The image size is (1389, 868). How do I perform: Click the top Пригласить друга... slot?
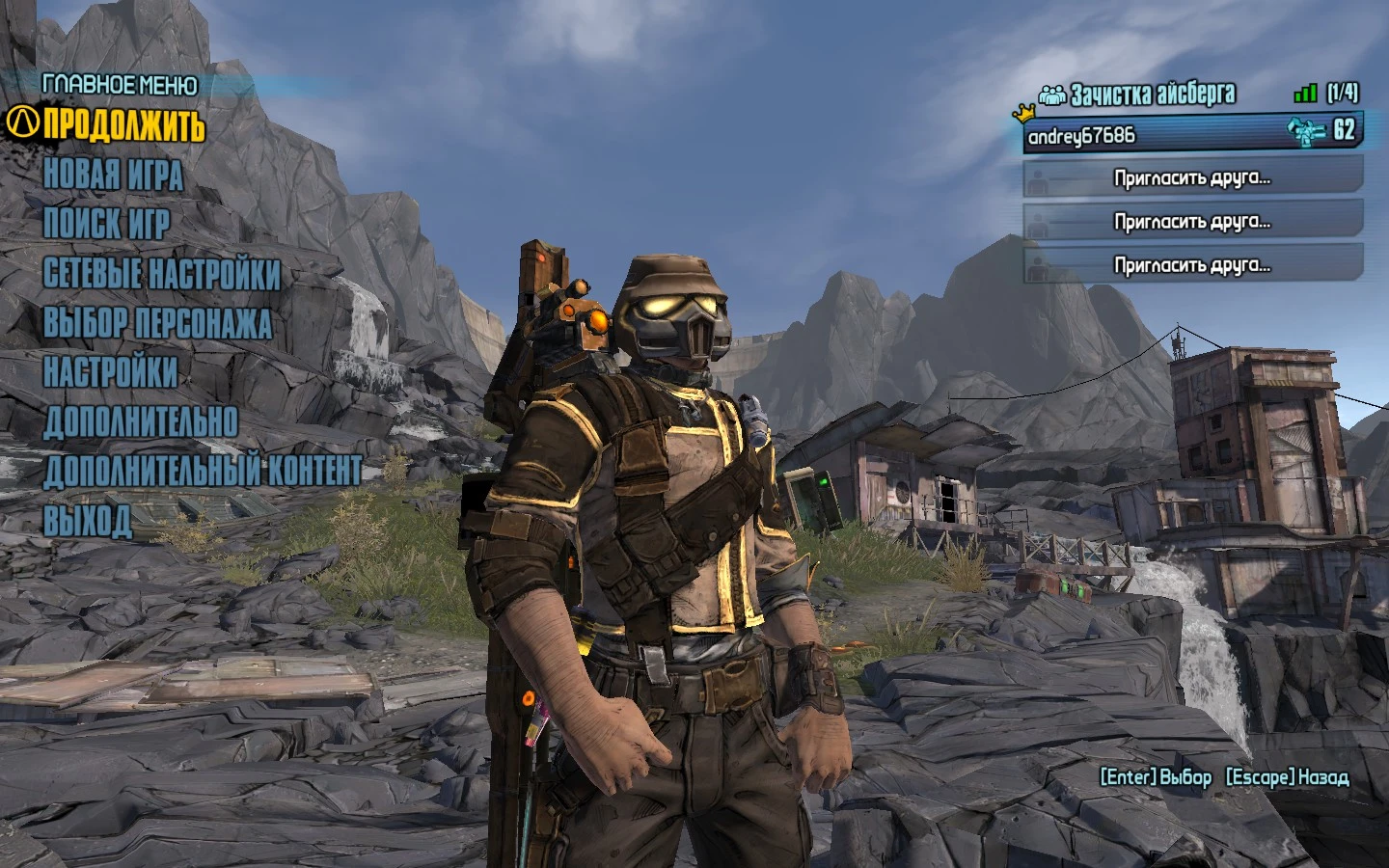point(1193,176)
